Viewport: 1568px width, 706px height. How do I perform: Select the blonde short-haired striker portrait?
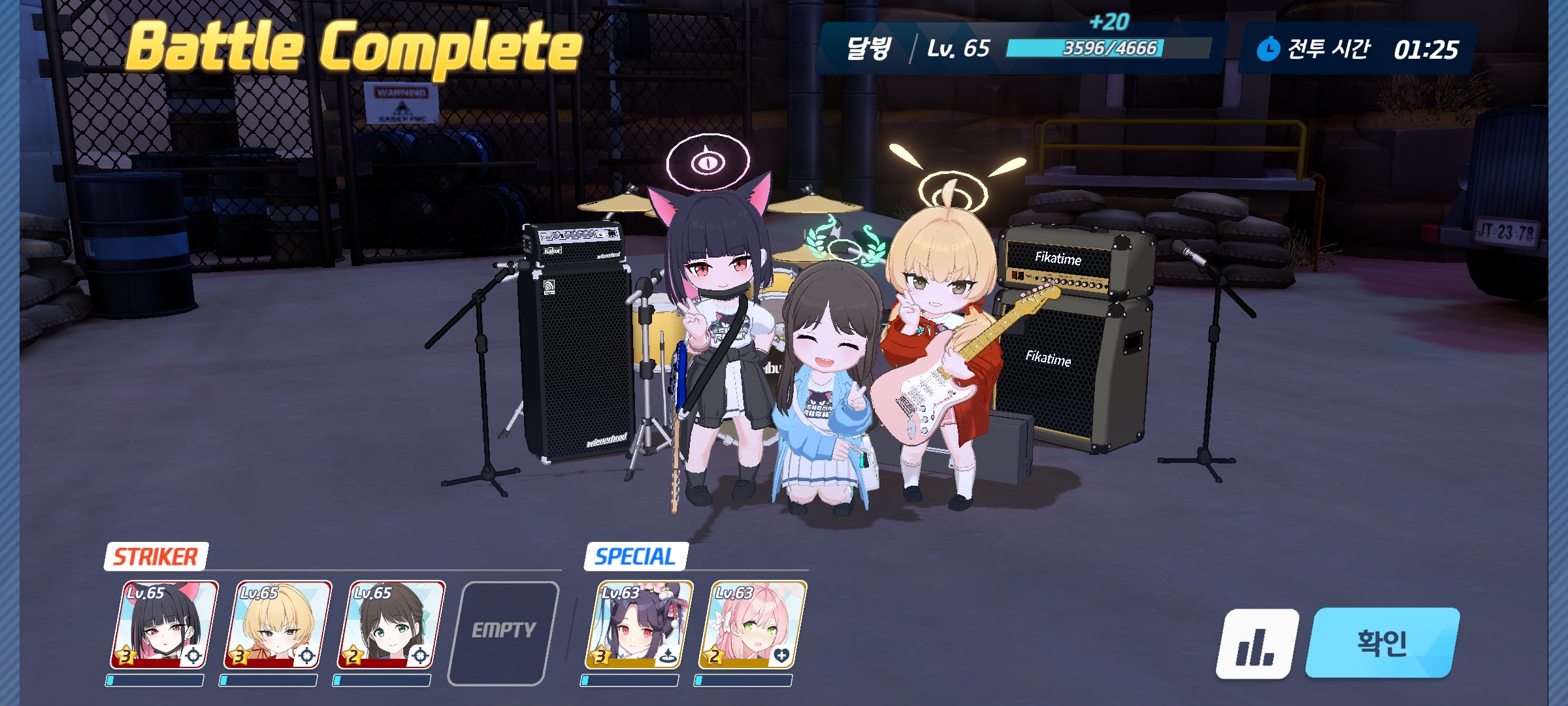(x=278, y=625)
